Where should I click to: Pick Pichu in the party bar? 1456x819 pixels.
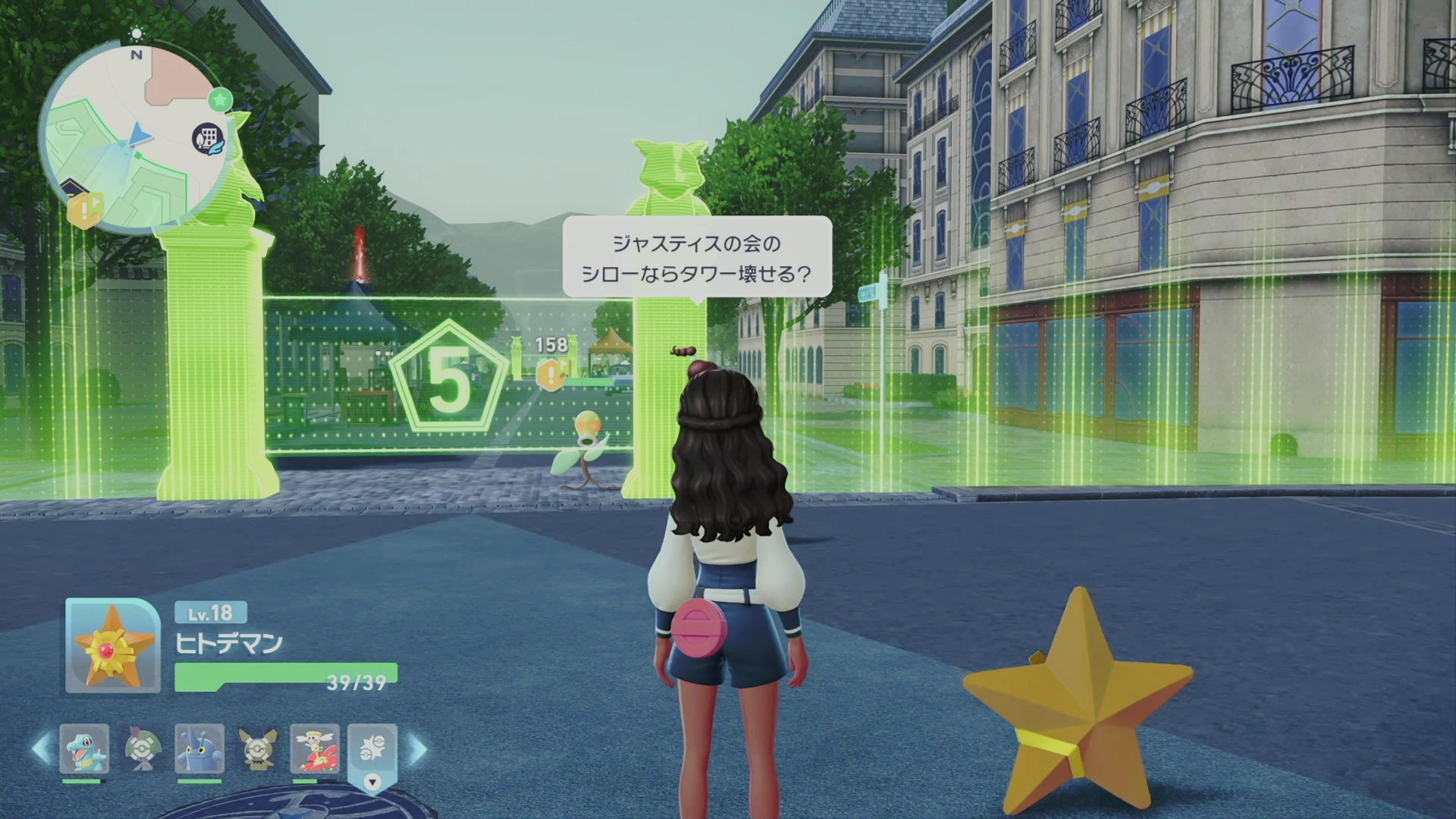click(257, 748)
